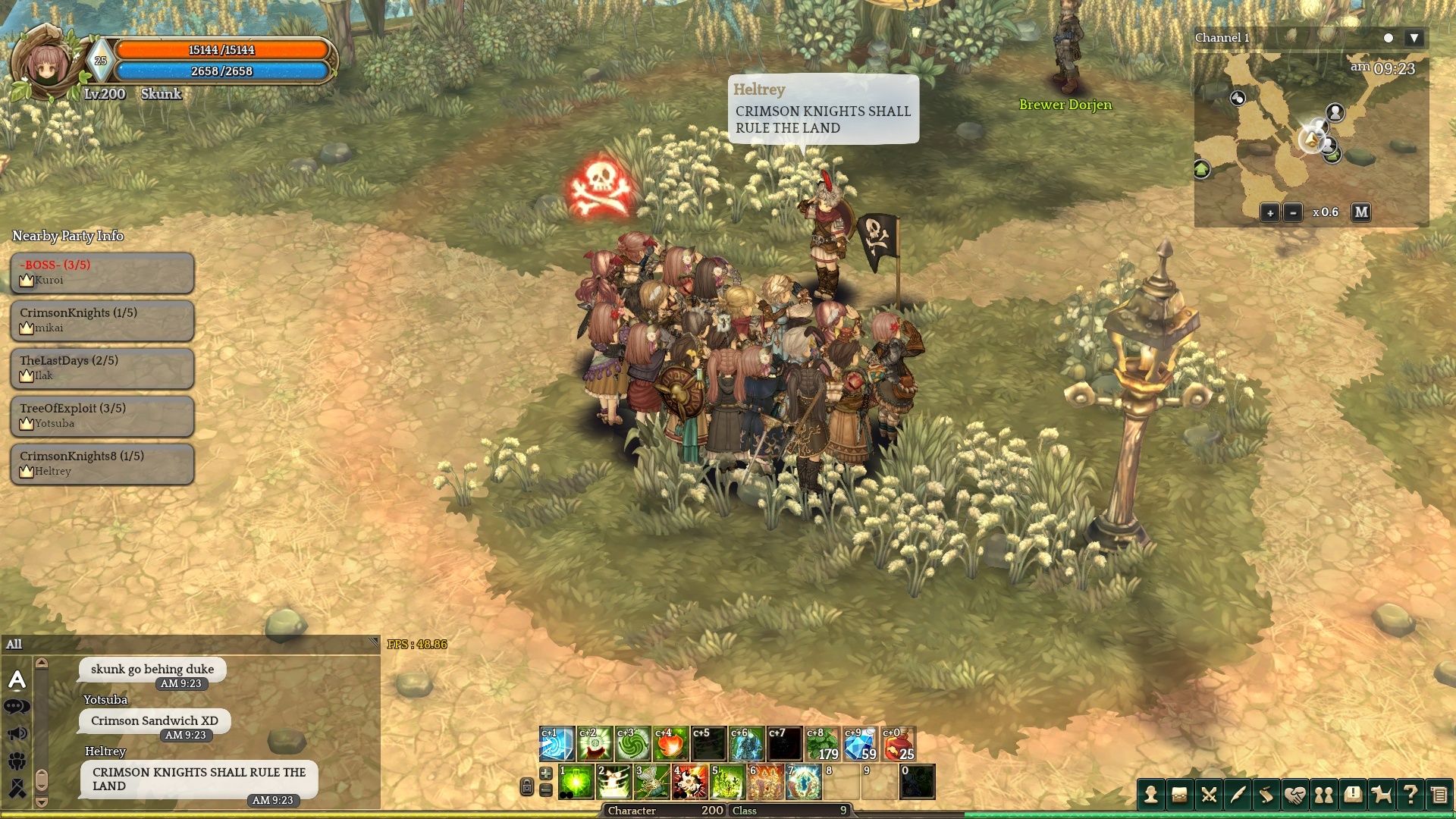Toggle the hotbar padlock button
This screenshot has height=819, width=1456.
[x=527, y=787]
